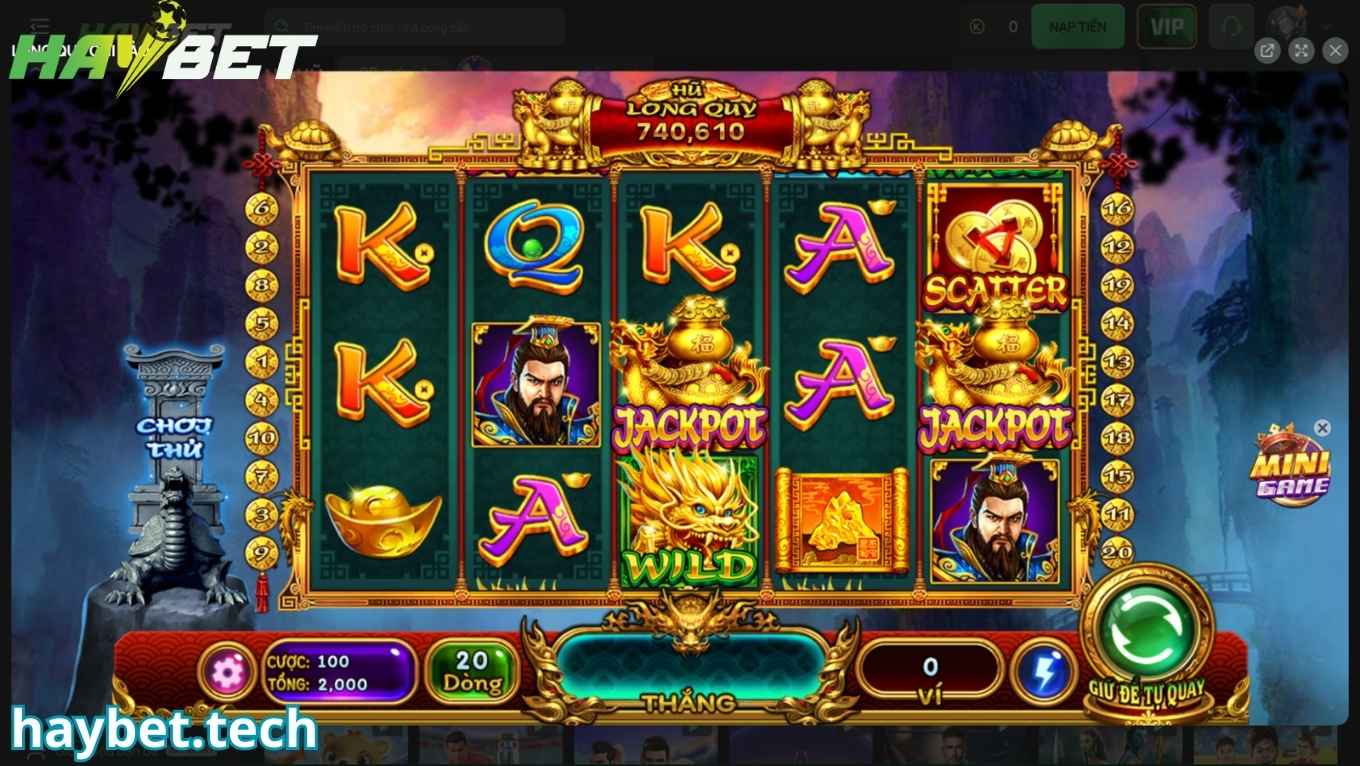Select the Cược bet amount panel

click(340, 673)
